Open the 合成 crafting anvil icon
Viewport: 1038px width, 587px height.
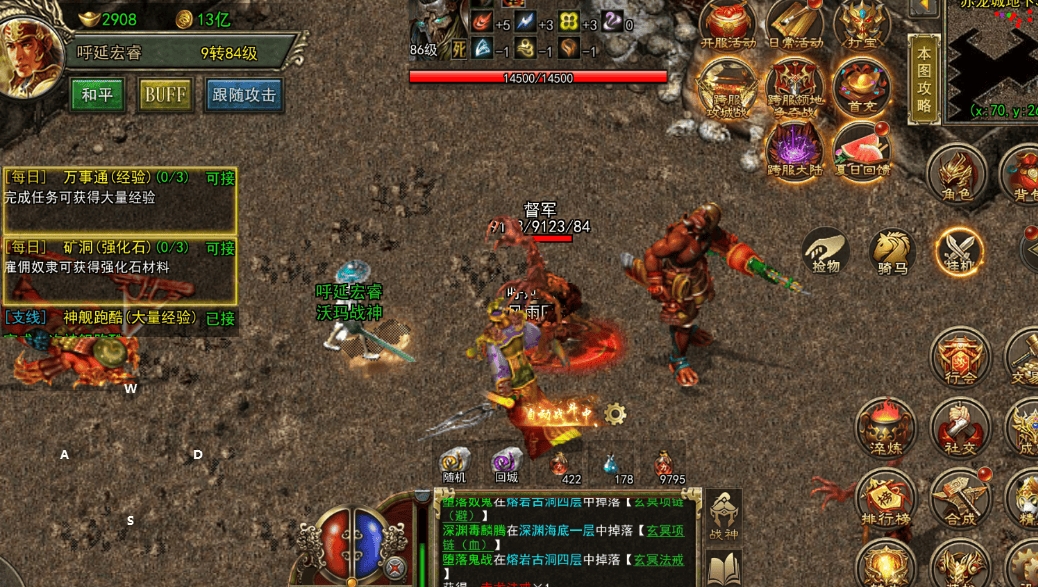click(960, 498)
